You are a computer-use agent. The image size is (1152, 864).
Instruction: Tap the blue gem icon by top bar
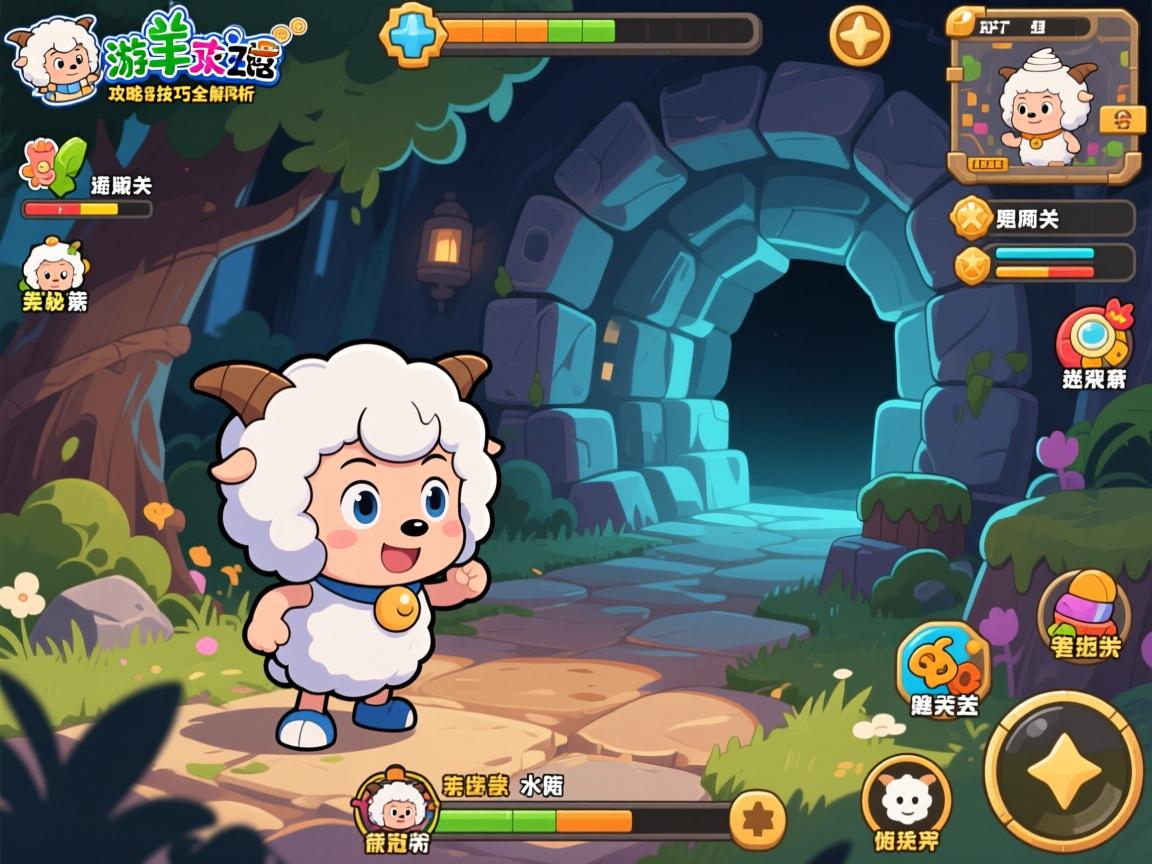410,34
